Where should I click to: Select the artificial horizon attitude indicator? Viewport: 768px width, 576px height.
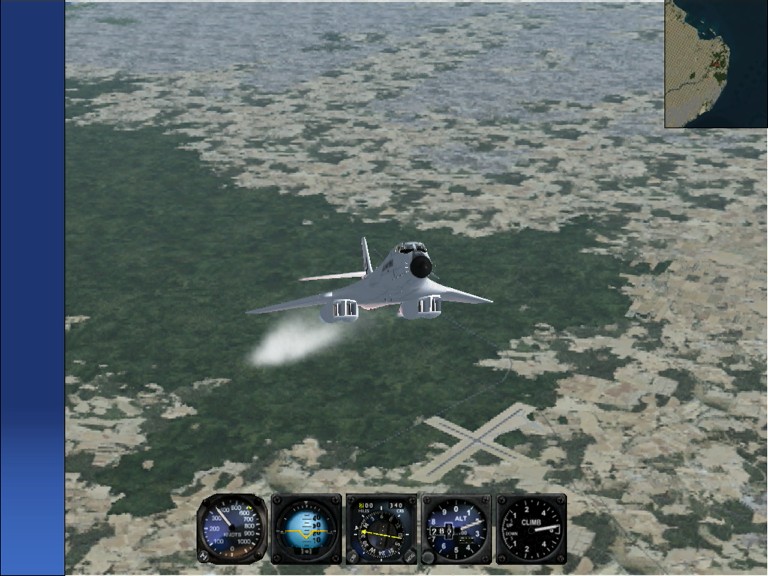[307, 528]
